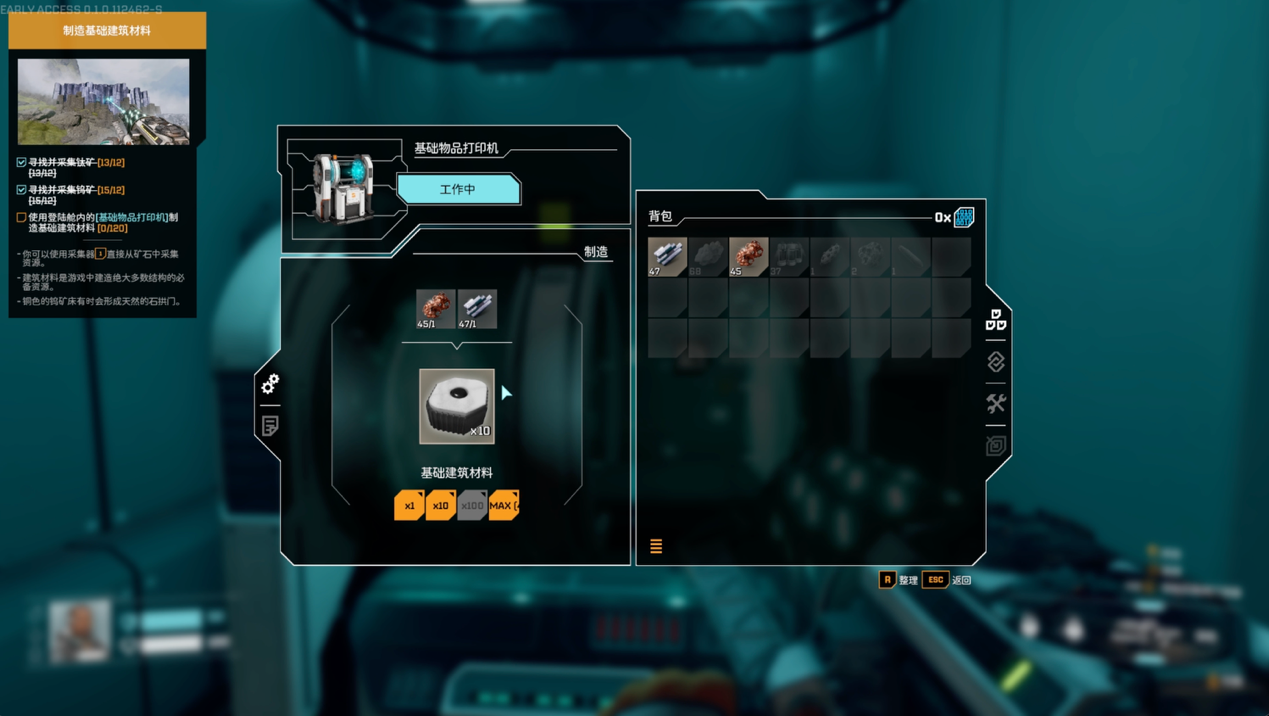The height and width of the screenshot is (716, 1269).
Task: Select the backpack slot with 45 copper ore
Action: pos(748,257)
